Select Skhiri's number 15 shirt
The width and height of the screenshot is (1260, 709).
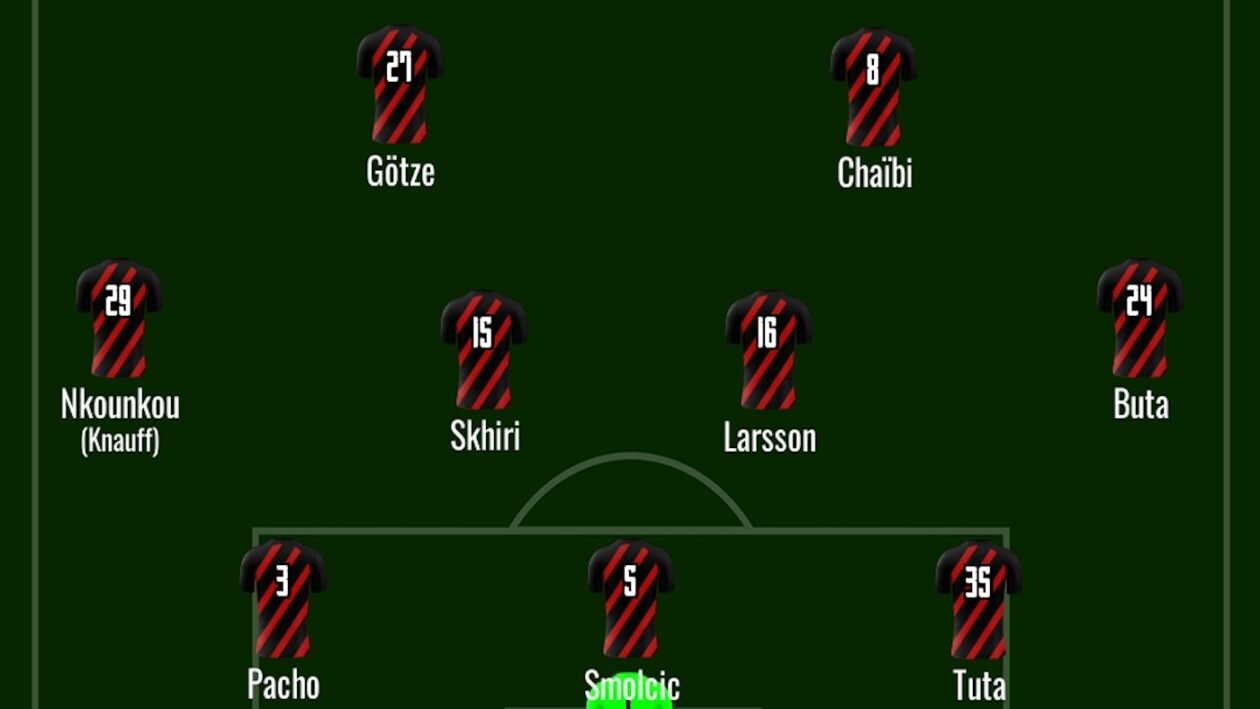click(x=484, y=349)
